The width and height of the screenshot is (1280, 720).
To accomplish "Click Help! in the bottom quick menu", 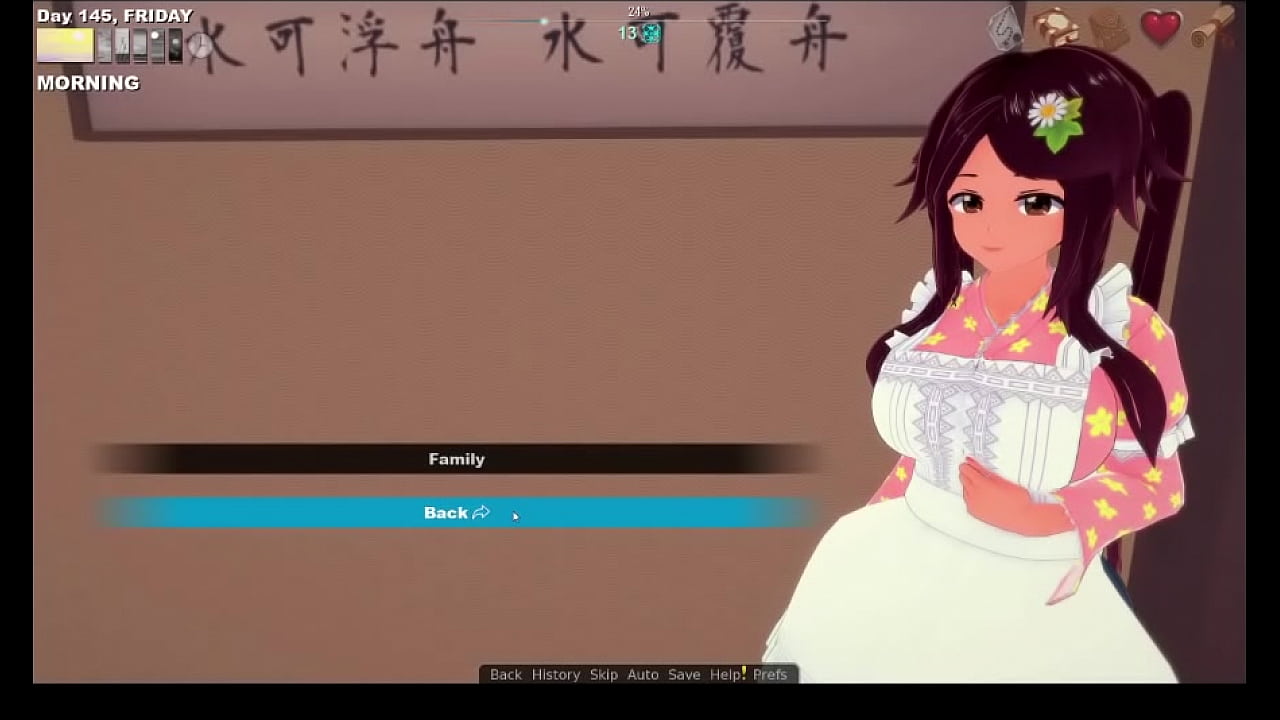I will (728, 674).
